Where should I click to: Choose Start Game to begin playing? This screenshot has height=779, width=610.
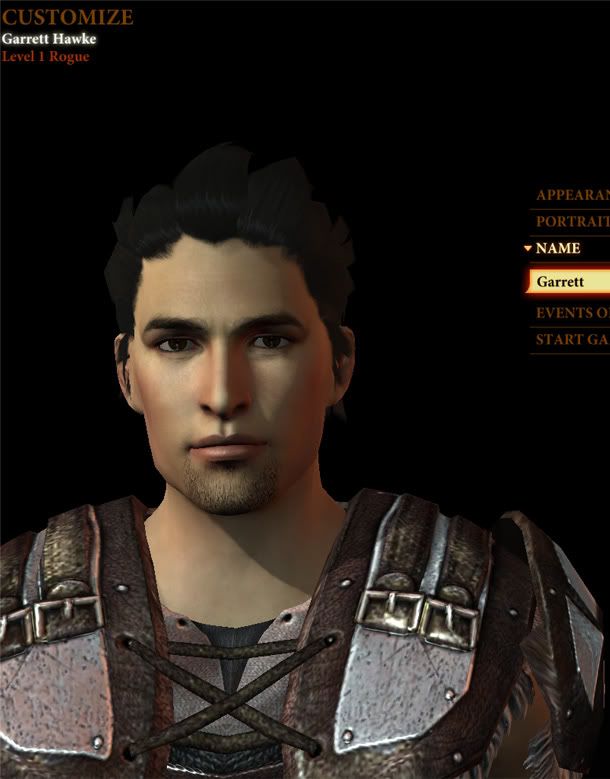click(x=572, y=340)
